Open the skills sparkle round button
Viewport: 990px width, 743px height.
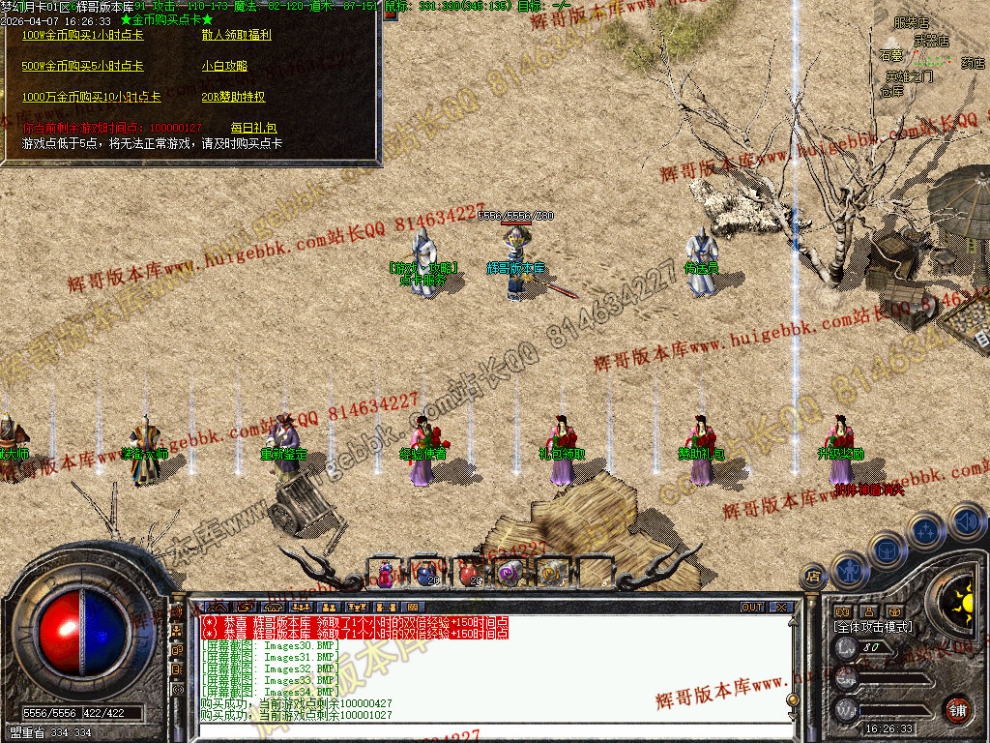click(926, 528)
